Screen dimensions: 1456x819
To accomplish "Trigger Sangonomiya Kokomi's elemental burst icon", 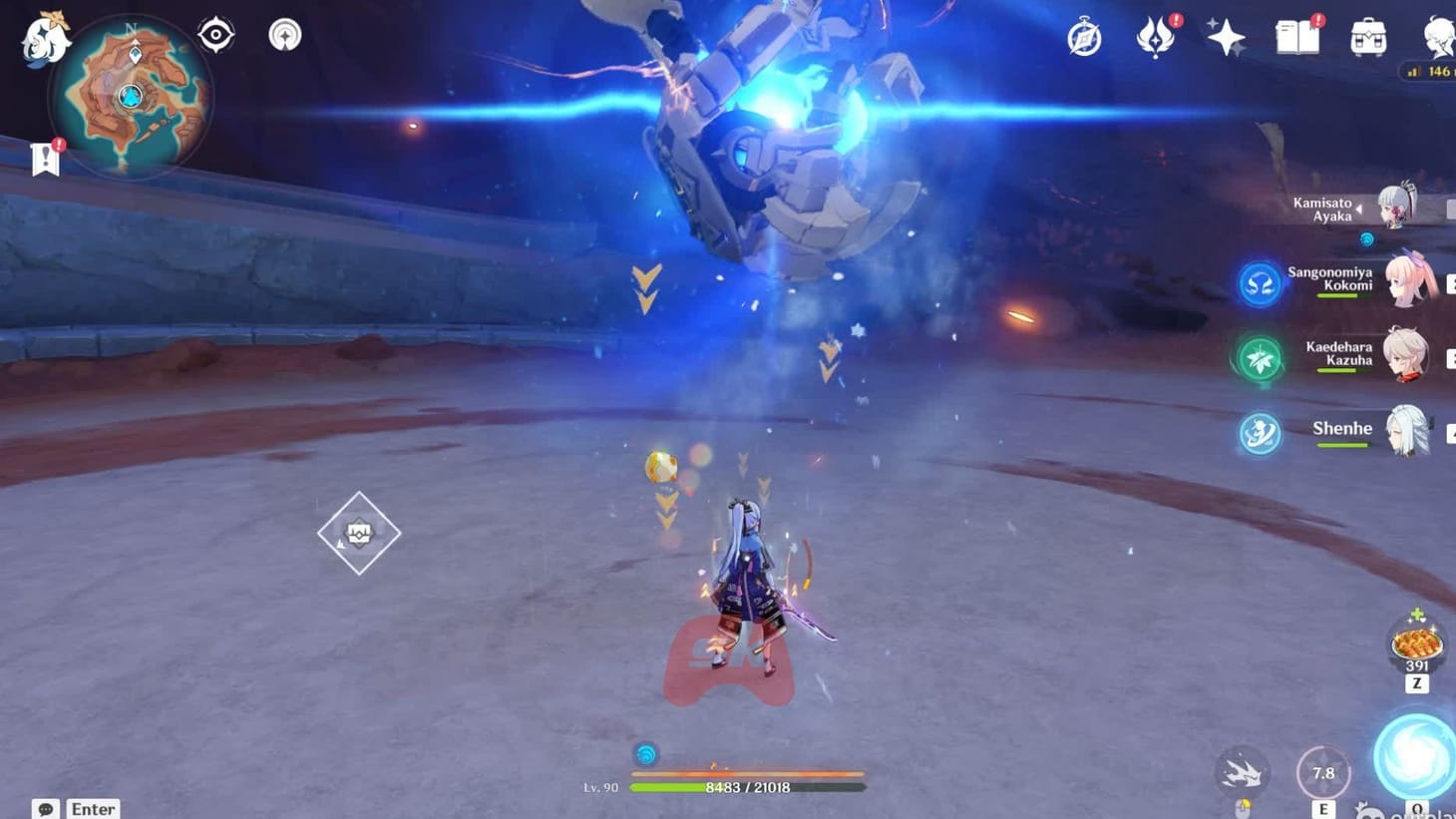I will pyautogui.click(x=1260, y=283).
